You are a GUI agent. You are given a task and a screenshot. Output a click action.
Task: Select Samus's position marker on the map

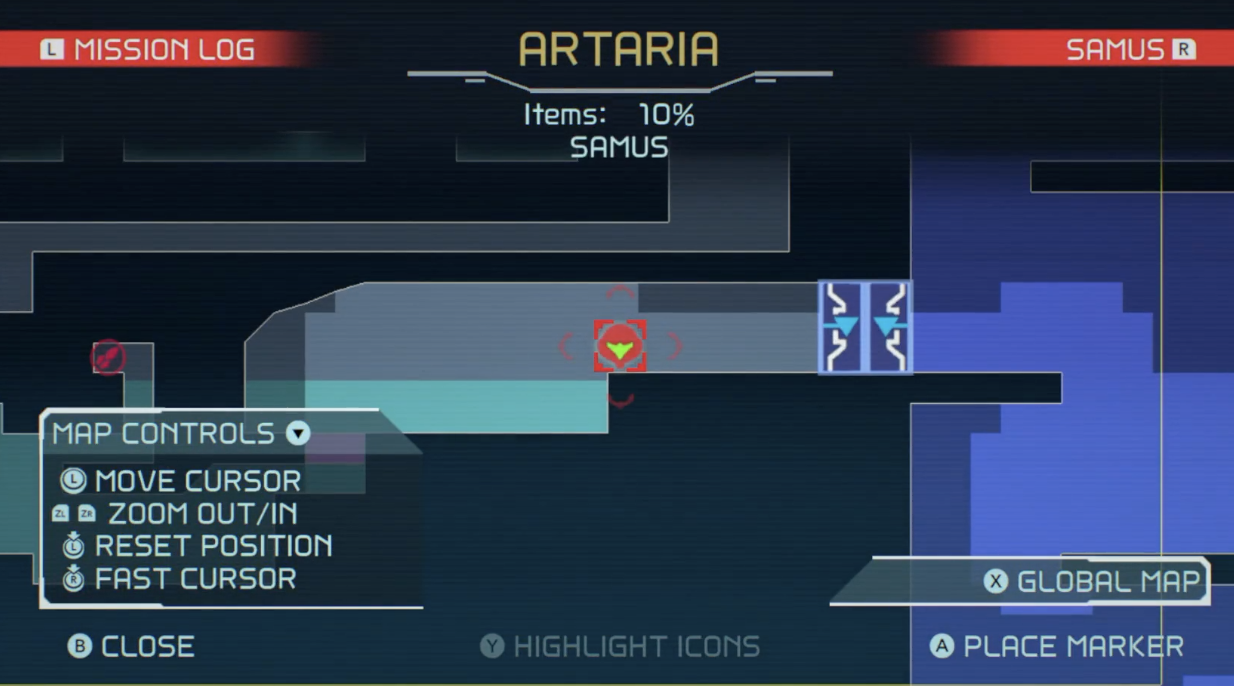[620, 347]
